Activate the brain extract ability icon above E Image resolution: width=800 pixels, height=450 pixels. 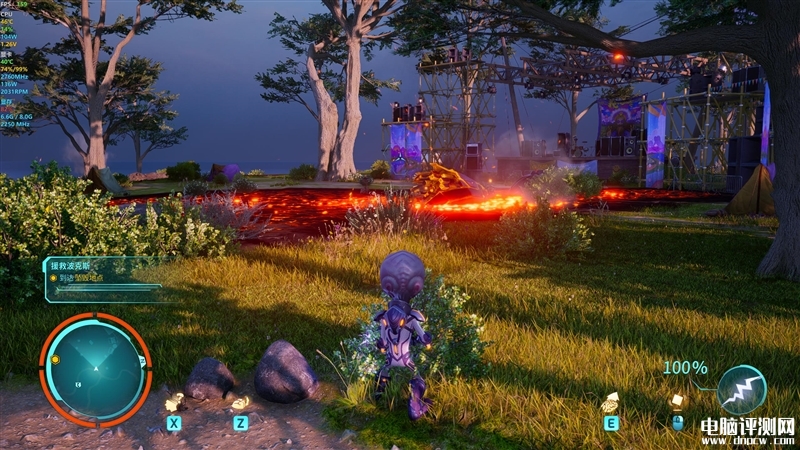click(610, 402)
